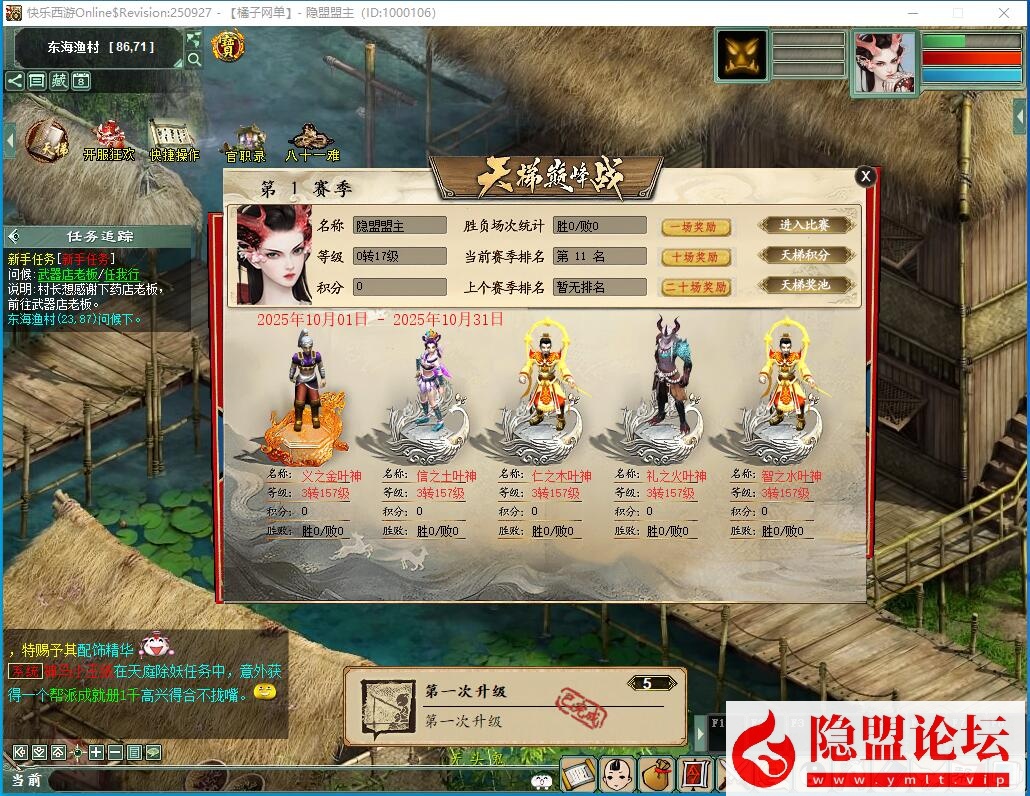
Task: Claim the 二十场奖励 twenty-match reward
Action: (x=695, y=287)
